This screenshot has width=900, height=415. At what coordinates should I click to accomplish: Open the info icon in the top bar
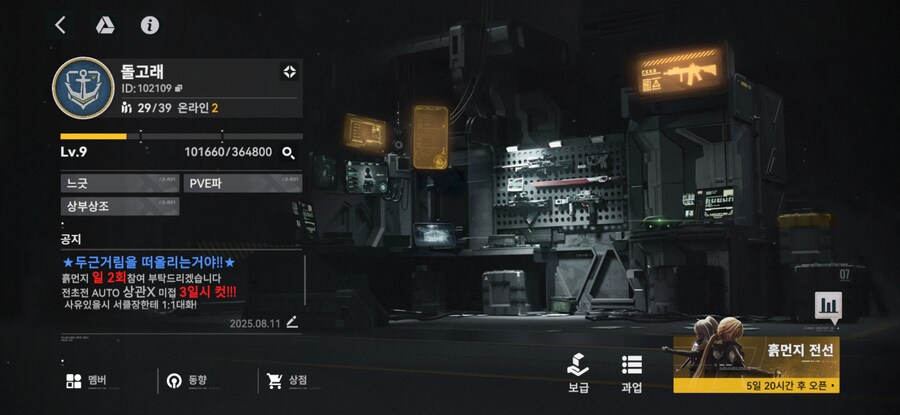pyautogui.click(x=150, y=25)
